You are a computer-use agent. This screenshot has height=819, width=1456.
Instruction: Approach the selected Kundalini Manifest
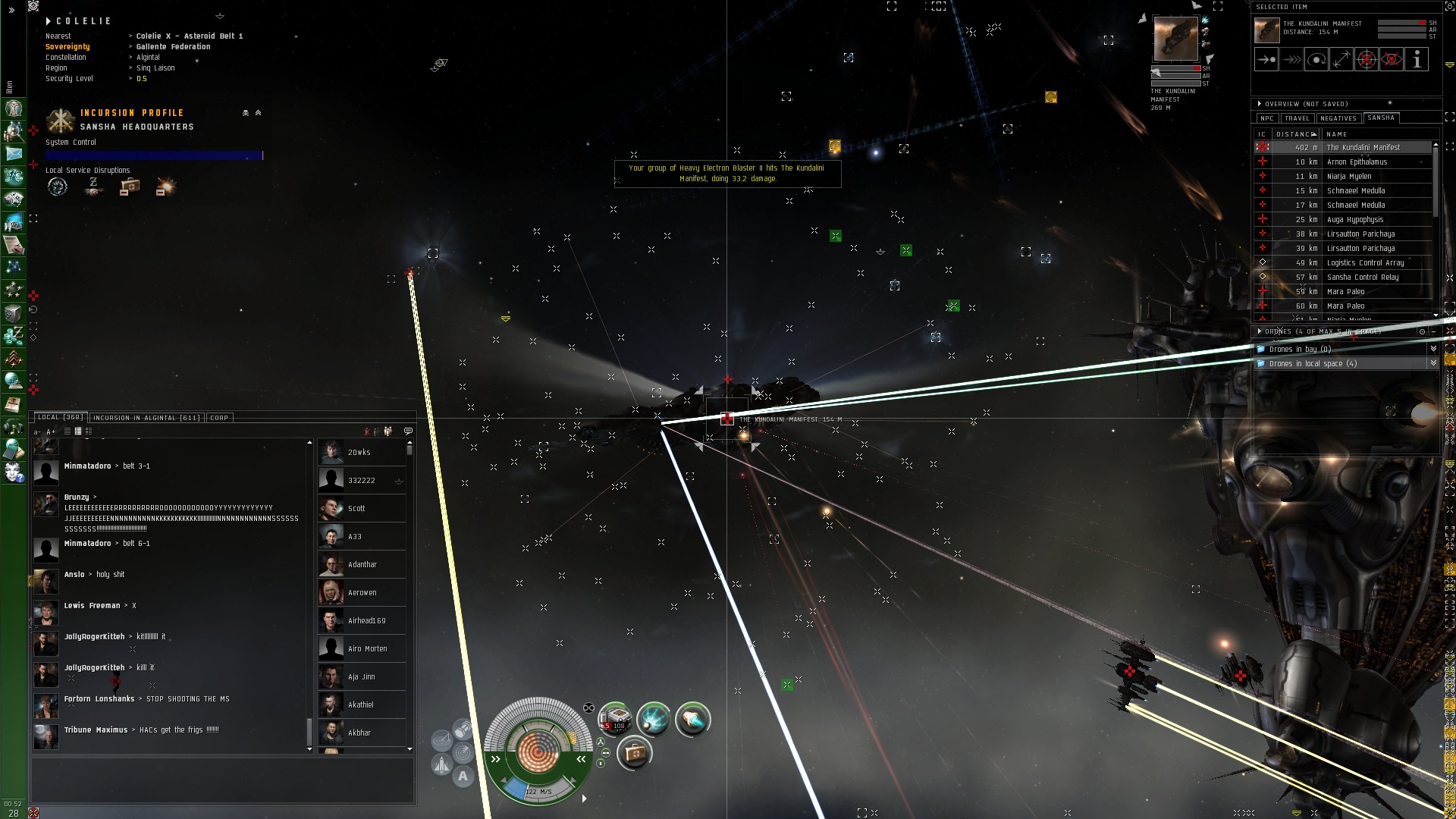1266,60
